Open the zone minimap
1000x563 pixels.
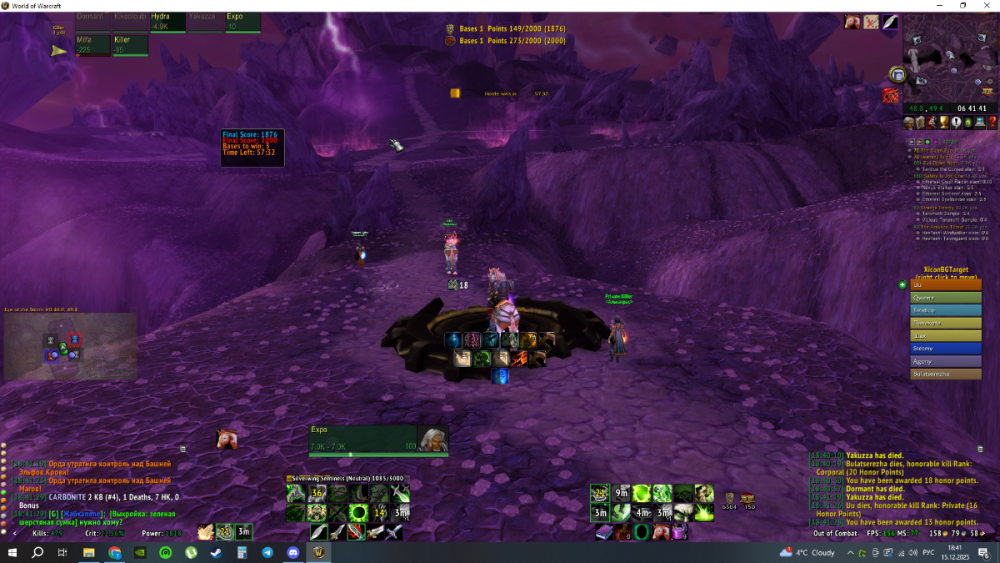[x=944, y=62]
